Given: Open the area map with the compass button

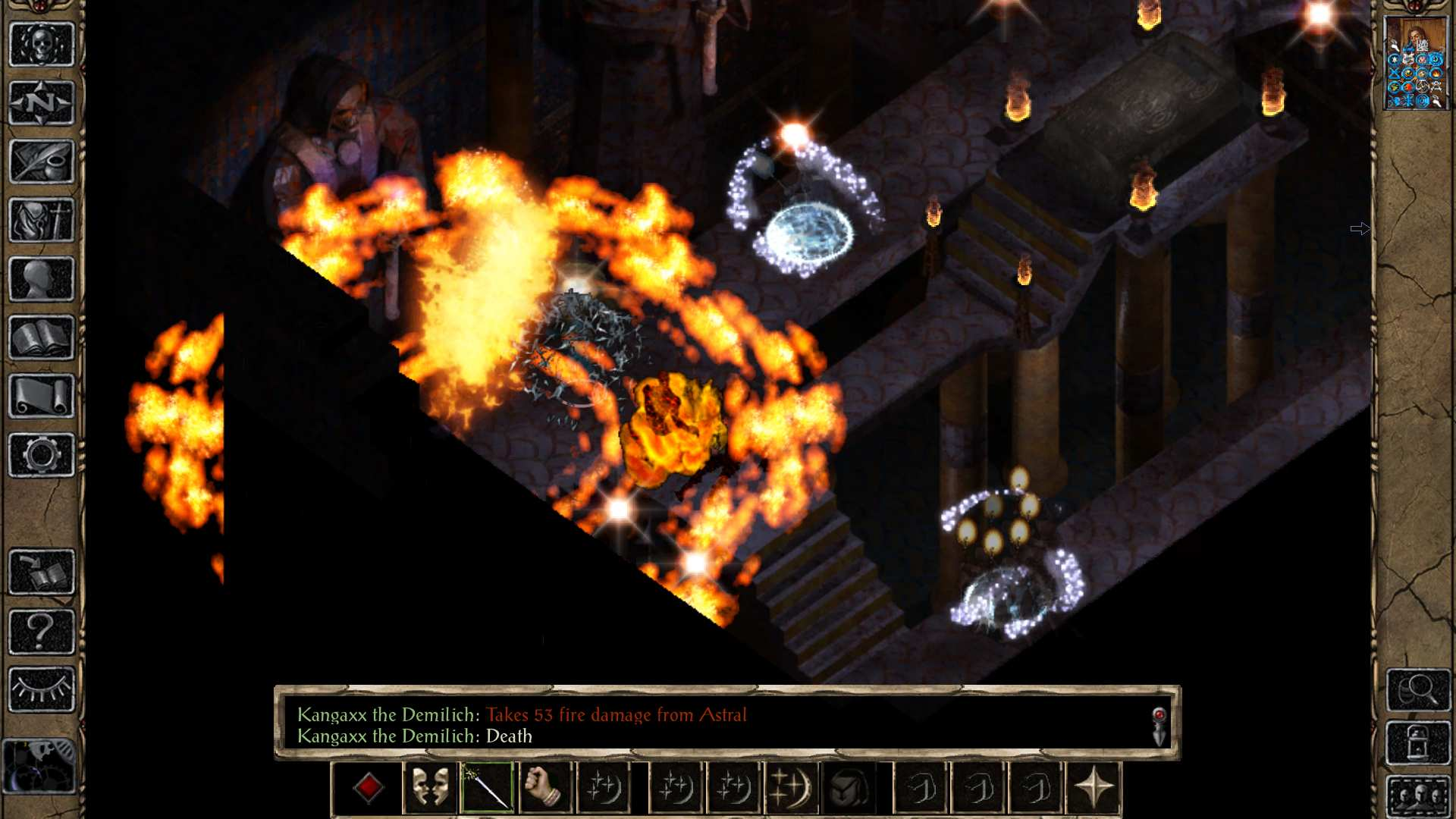Looking at the screenshot, I should [42, 103].
